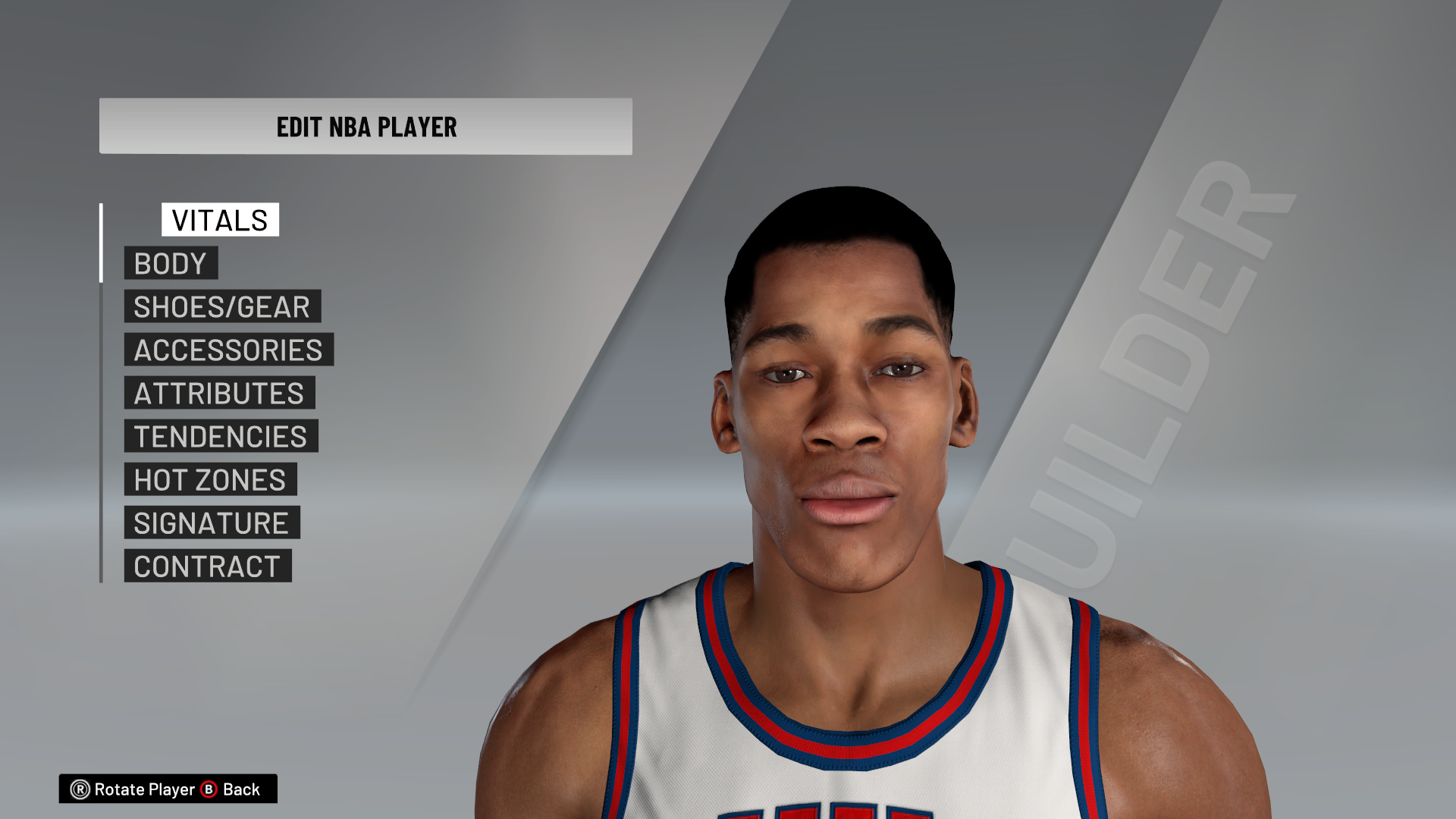Open the TENDENCIES settings
The image size is (1456, 819).
click(x=220, y=436)
